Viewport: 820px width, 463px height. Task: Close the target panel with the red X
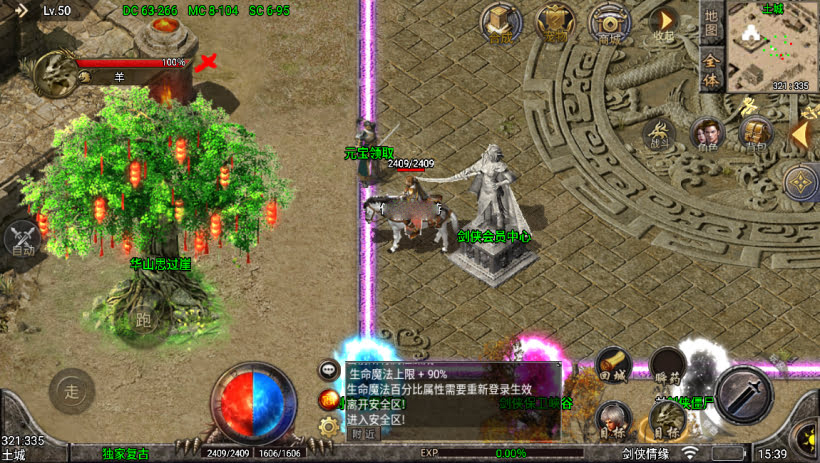(x=207, y=63)
